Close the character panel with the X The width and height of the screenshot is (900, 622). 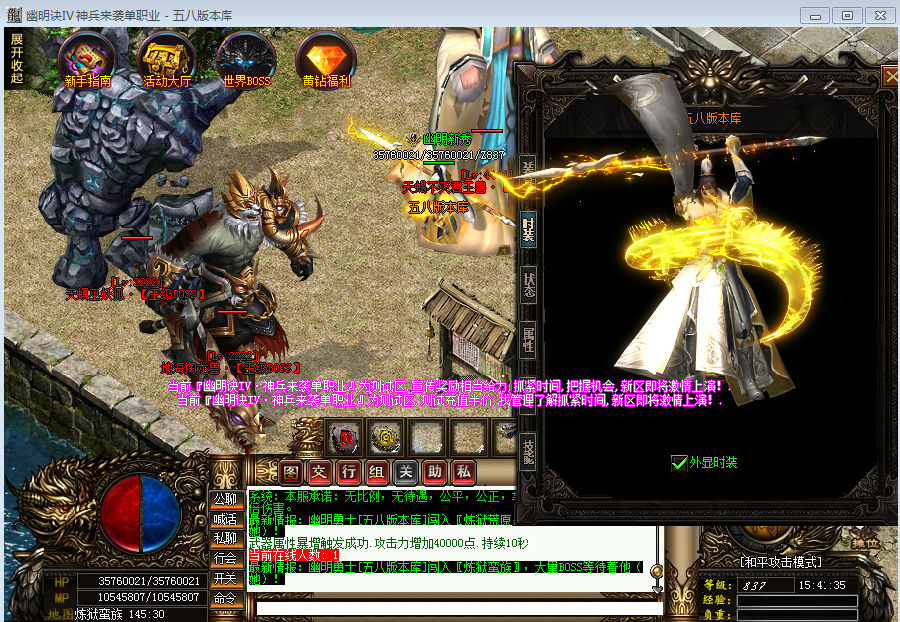pos(889,76)
